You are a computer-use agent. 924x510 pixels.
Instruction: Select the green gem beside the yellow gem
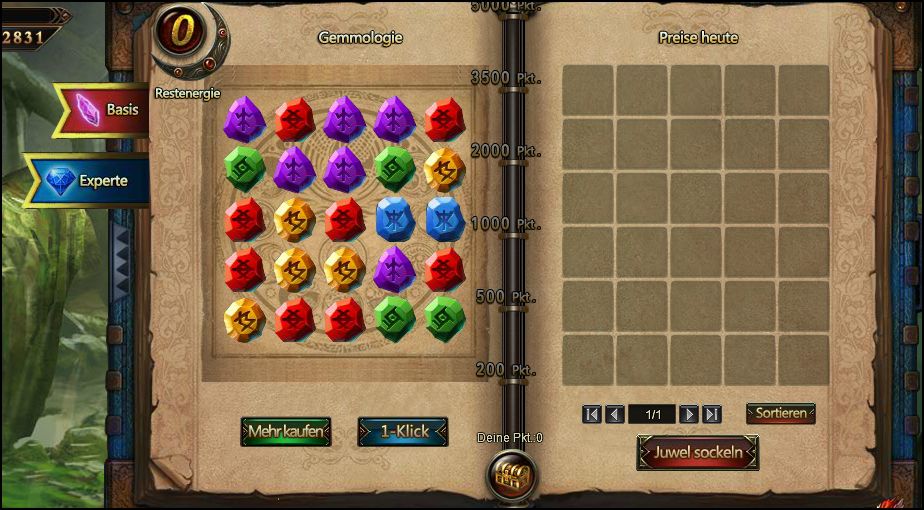tap(395, 169)
